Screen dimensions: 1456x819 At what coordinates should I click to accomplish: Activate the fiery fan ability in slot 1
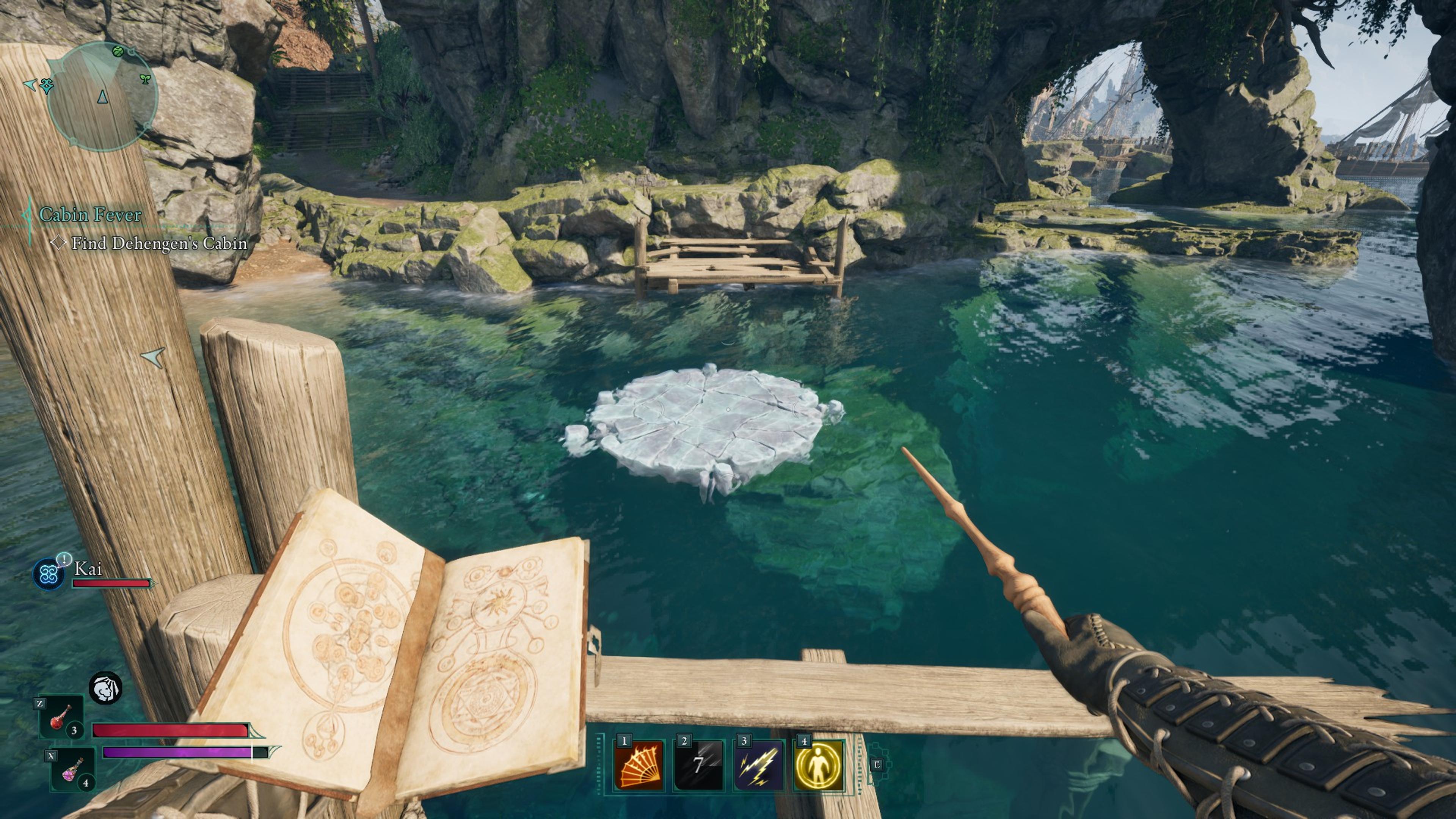[639, 765]
